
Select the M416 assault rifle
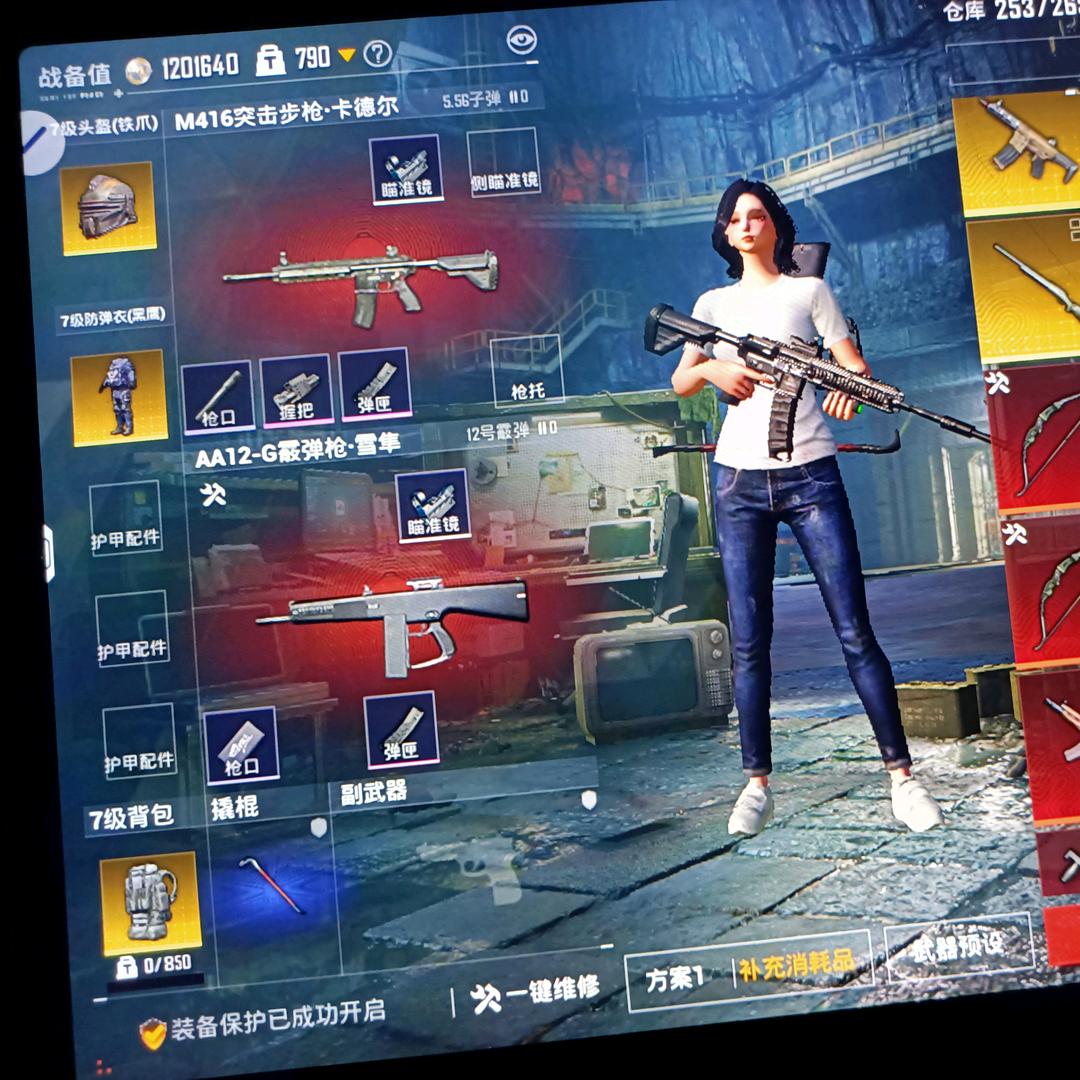coord(360,280)
